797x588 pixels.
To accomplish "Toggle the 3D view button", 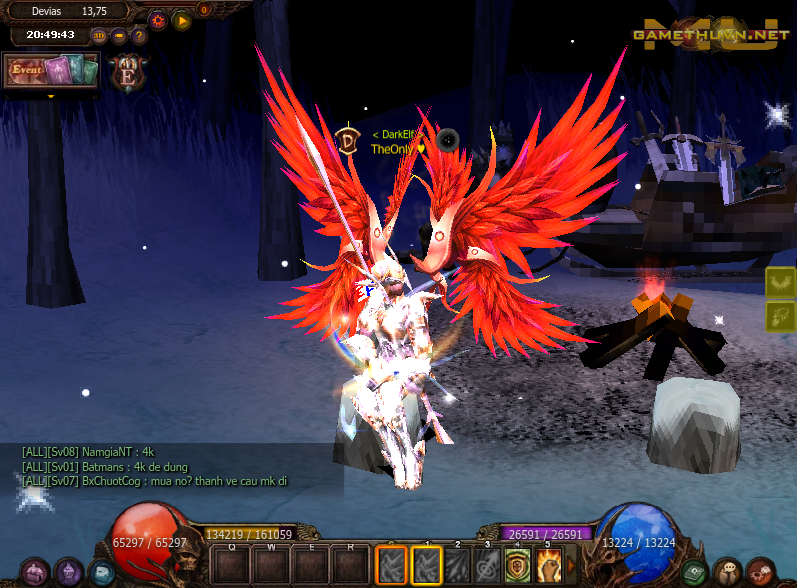I will tap(99, 36).
